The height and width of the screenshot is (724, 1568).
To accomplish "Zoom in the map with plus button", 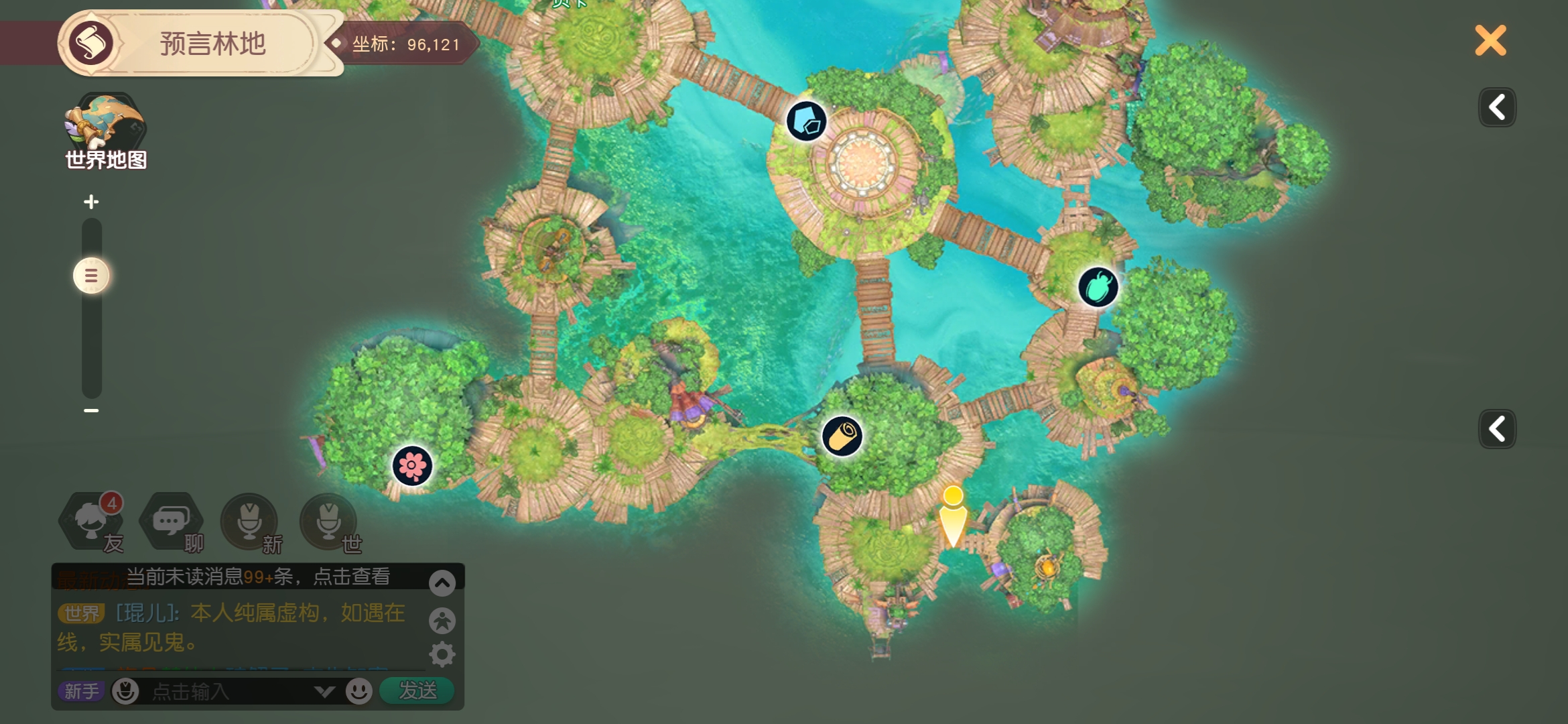I will click(x=91, y=202).
